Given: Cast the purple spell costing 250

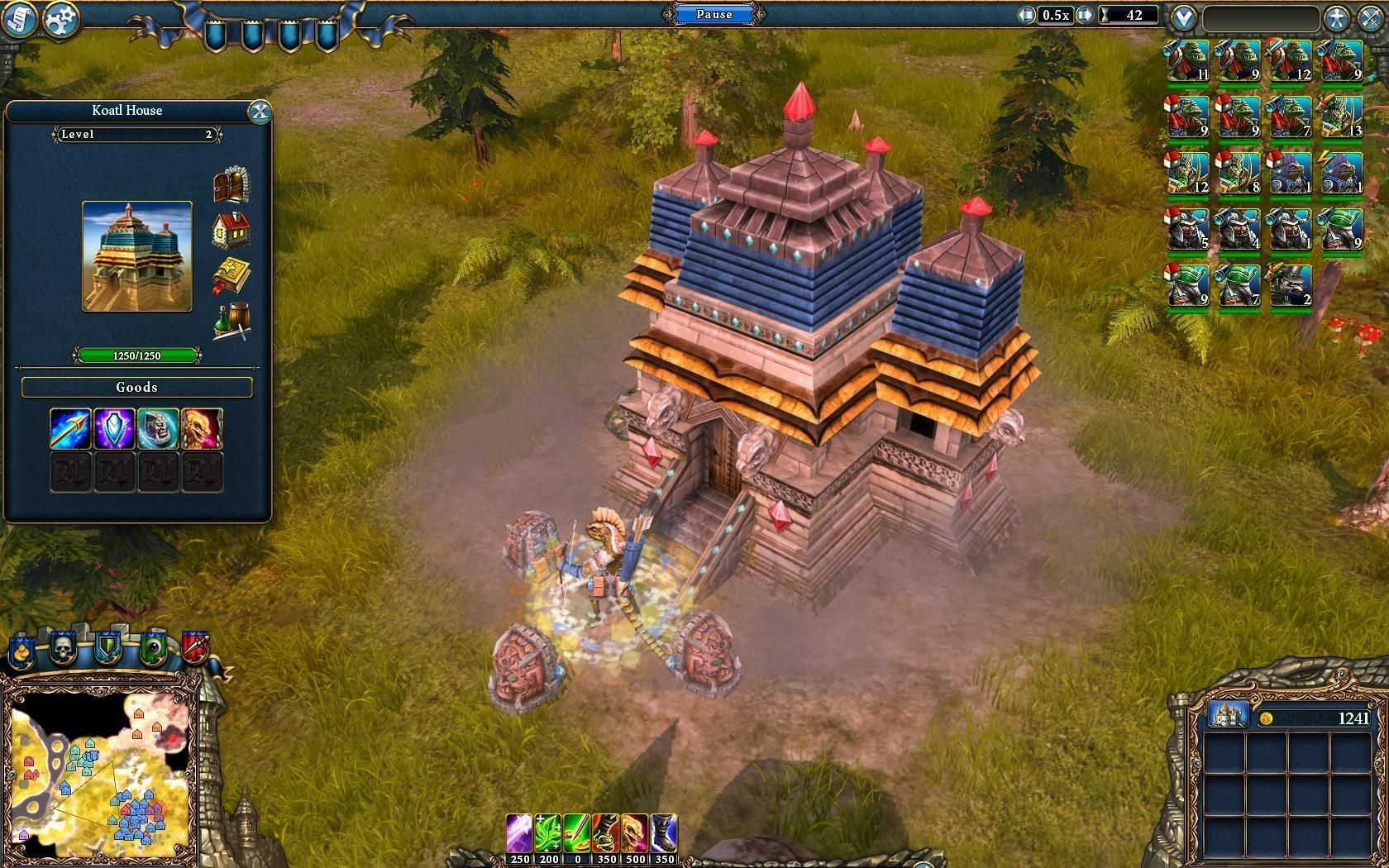Looking at the screenshot, I should pyautogui.click(x=519, y=833).
